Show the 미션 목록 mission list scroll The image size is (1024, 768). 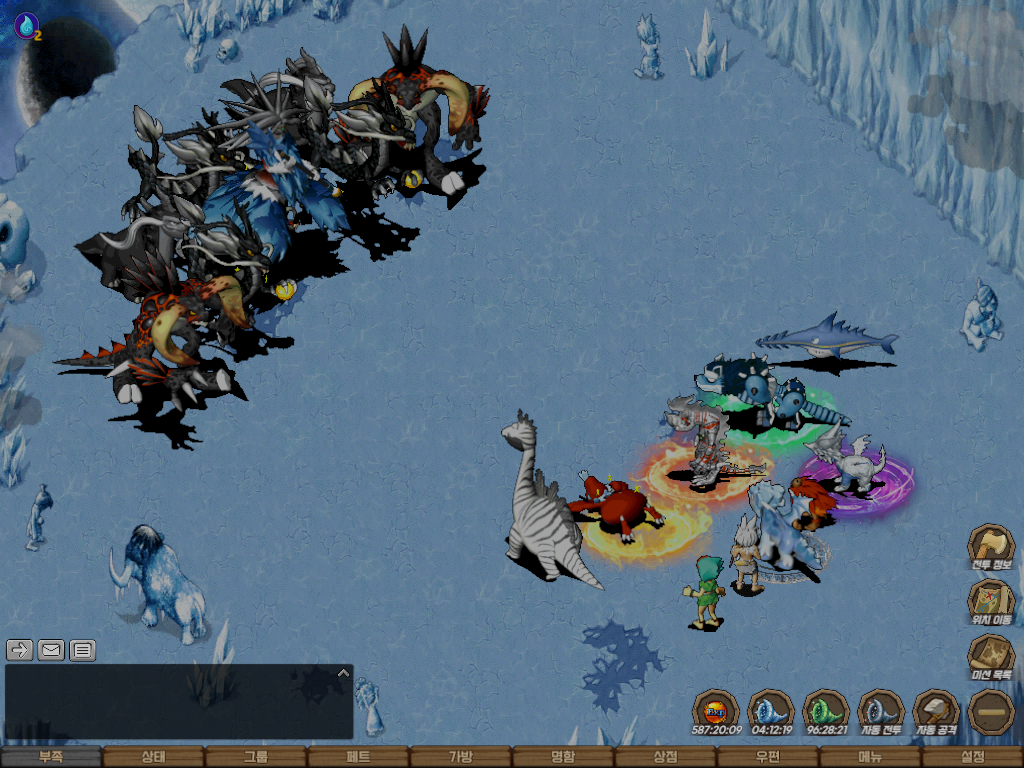pyautogui.click(x=991, y=657)
